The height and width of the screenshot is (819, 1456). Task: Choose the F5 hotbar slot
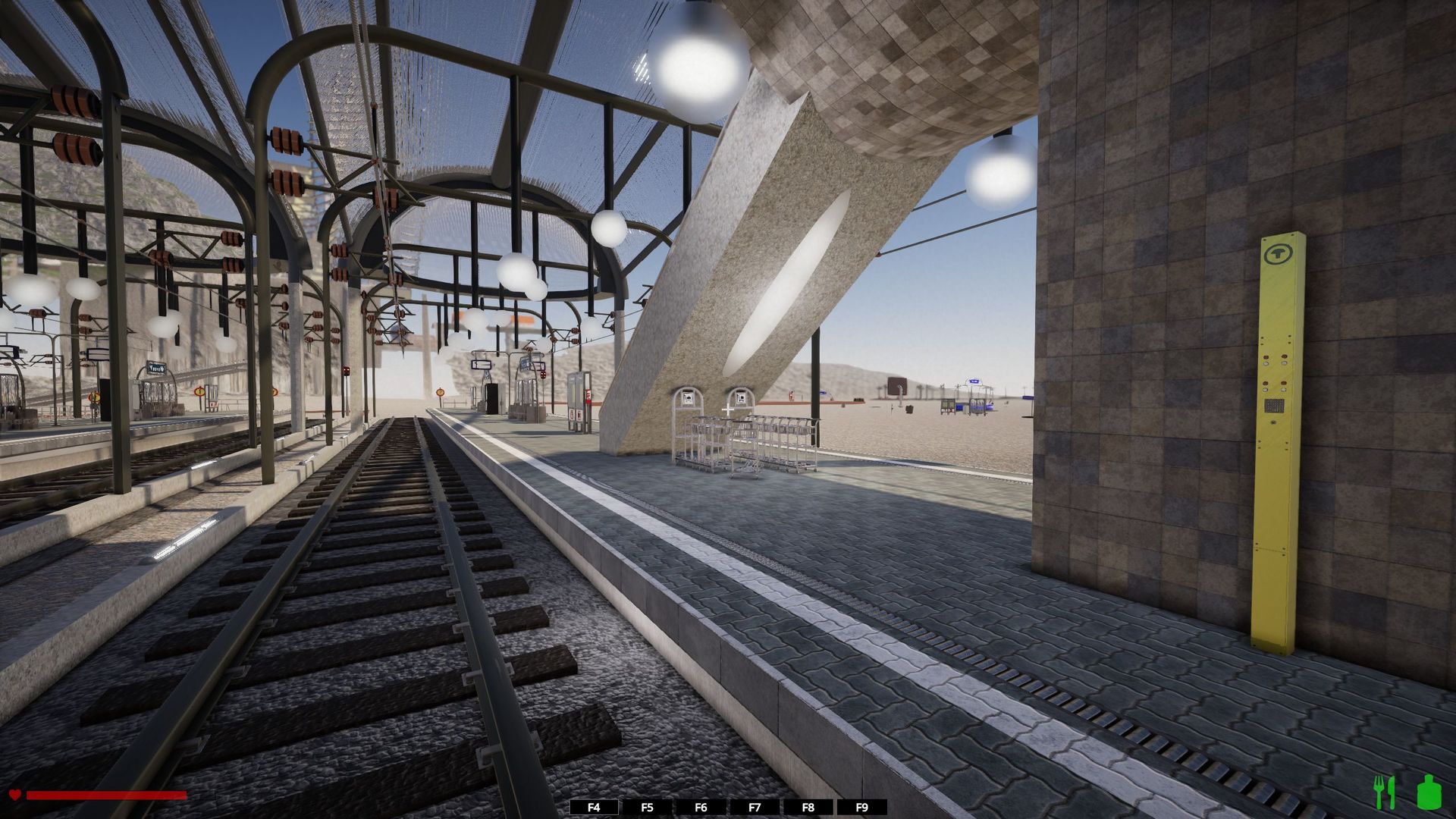pyautogui.click(x=647, y=808)
